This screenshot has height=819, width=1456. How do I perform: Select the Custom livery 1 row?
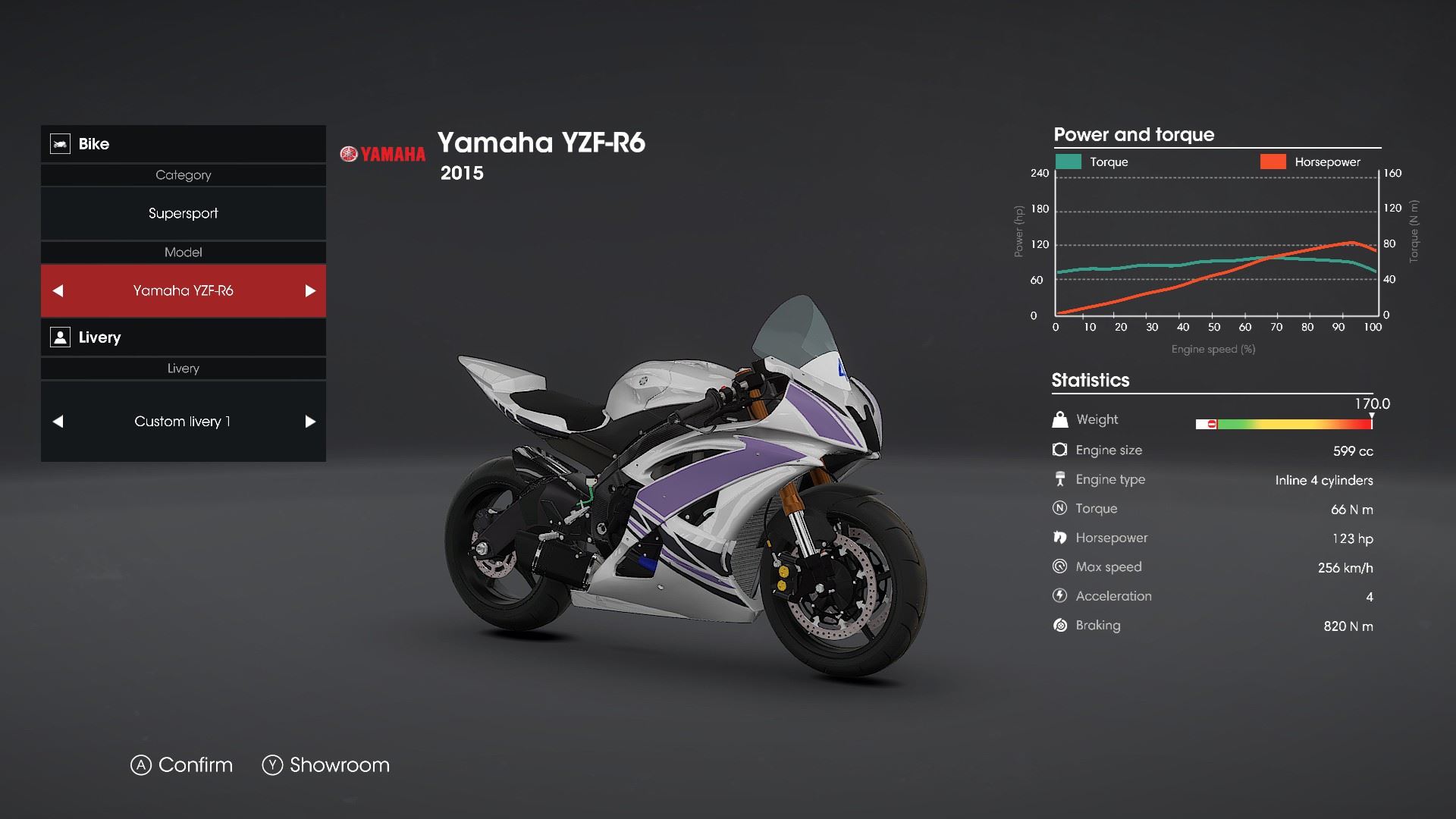(x=183, y=422)
